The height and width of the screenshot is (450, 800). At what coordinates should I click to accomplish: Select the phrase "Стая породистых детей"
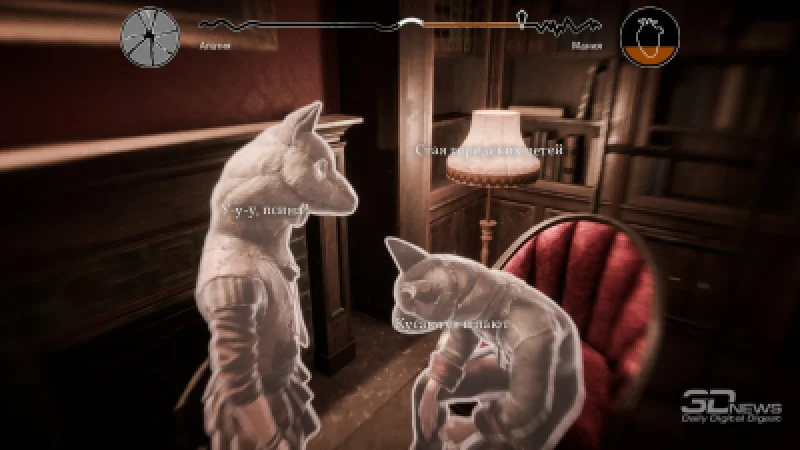click(x=490, y=150)
